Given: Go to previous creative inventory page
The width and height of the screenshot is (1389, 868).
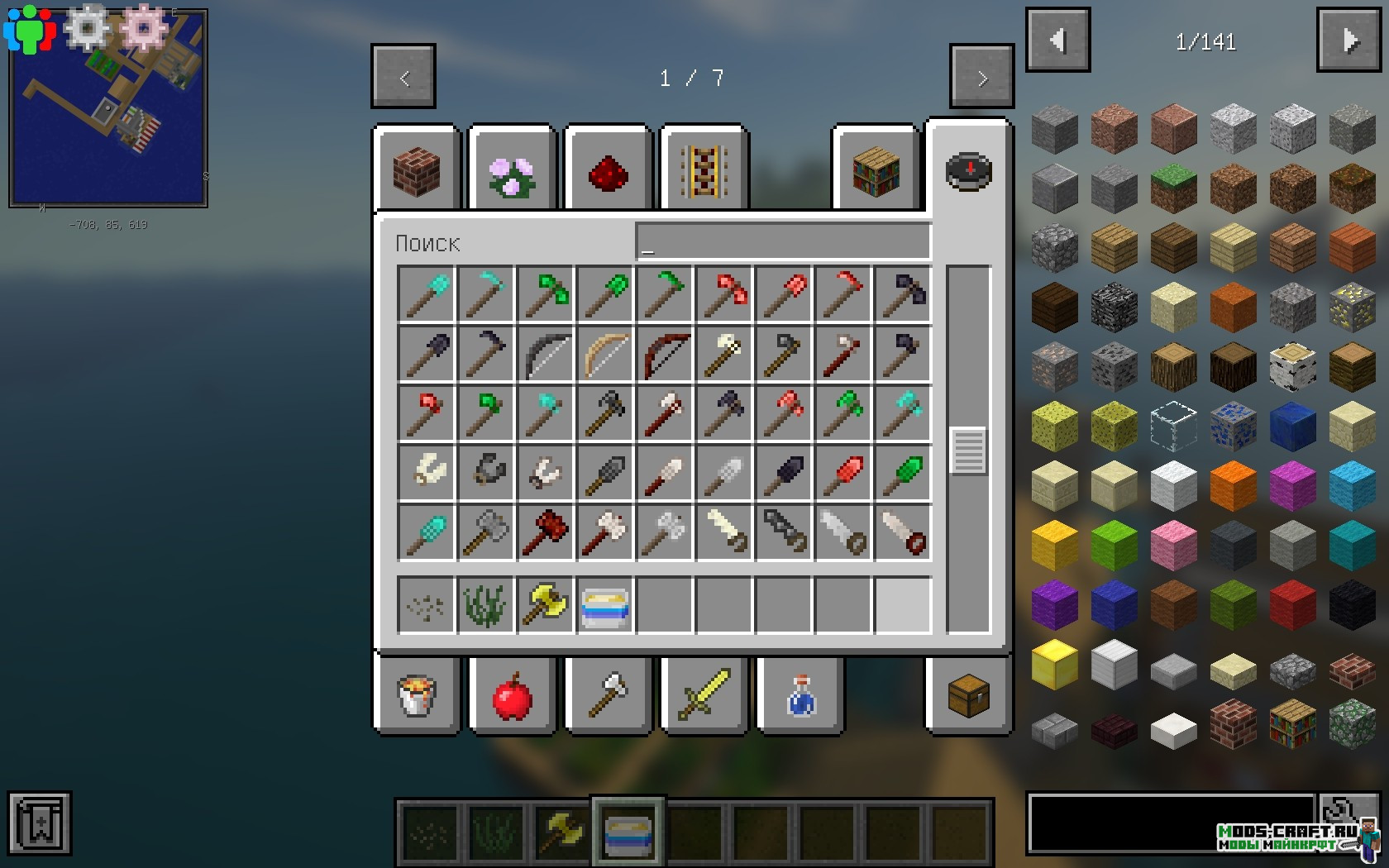Looking at the screenshot, I should point(403,77).
